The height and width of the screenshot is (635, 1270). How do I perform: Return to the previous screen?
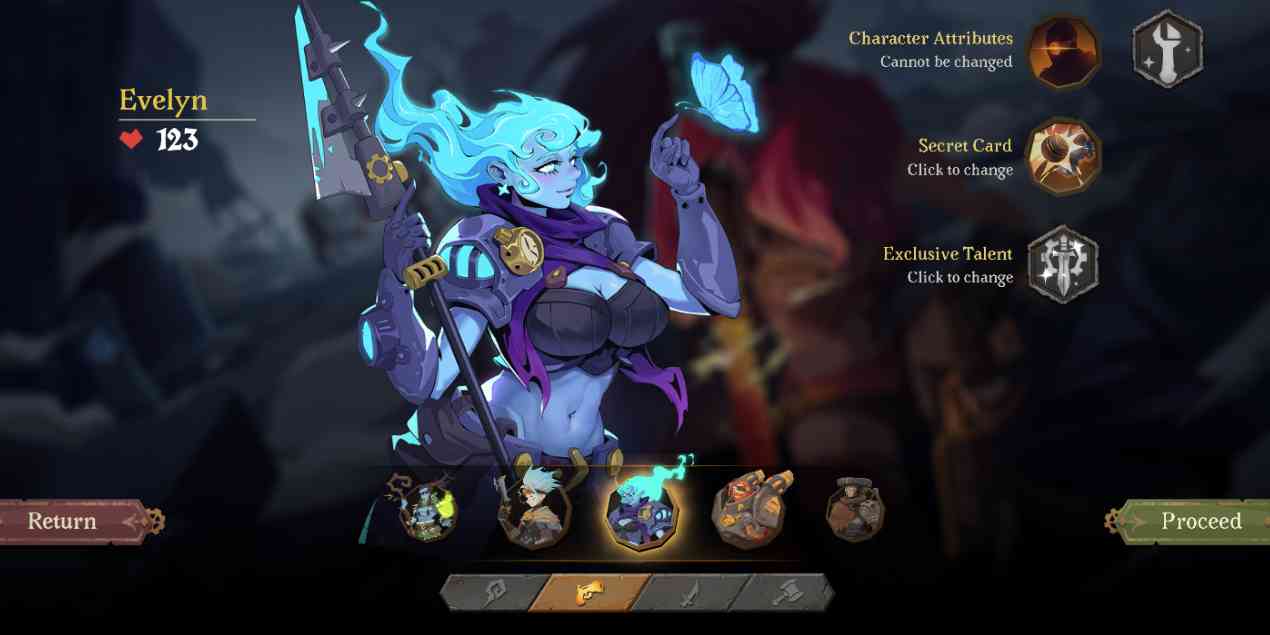(x=70, y=521)
